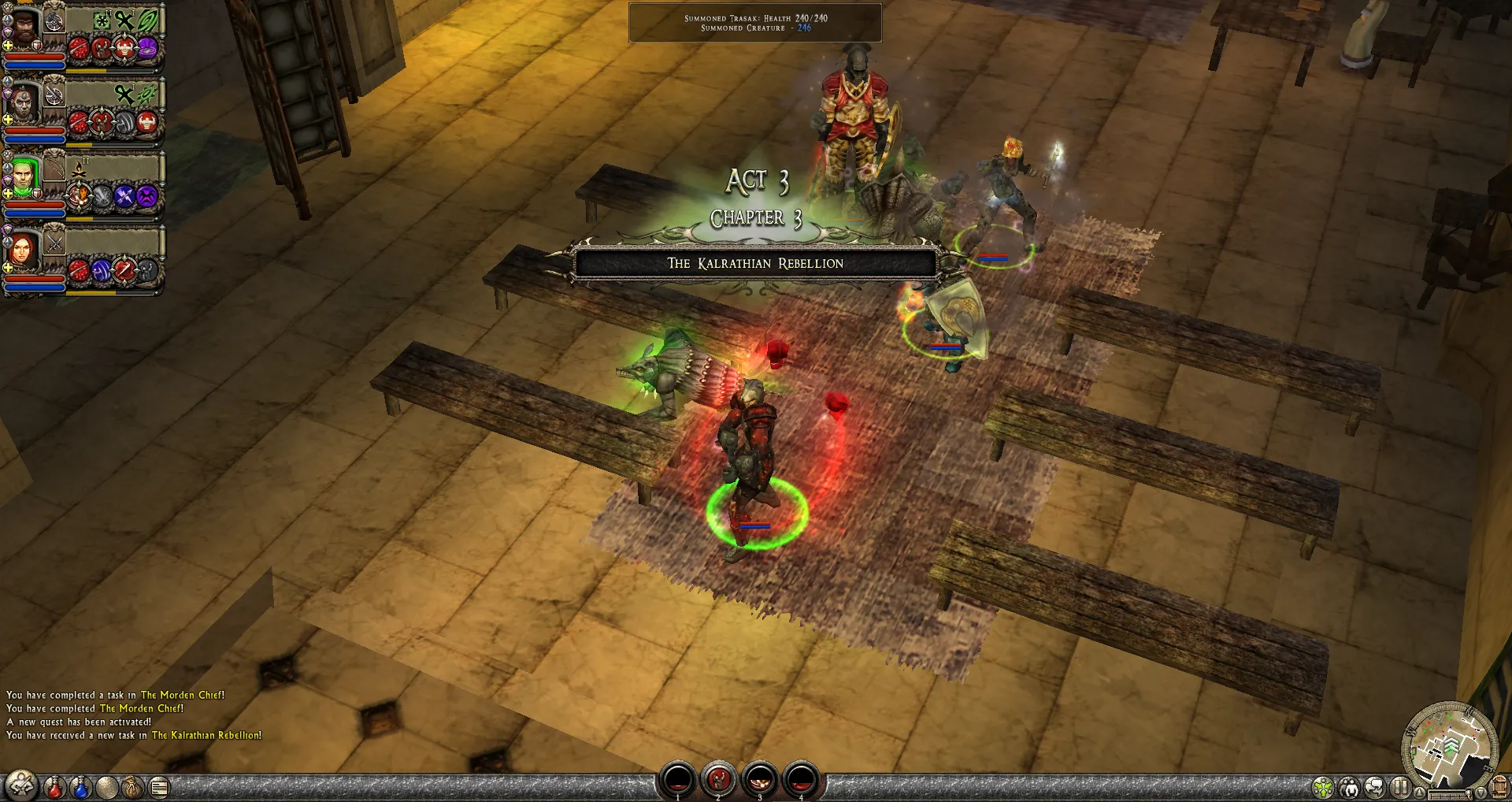Click the crossed swords weapon slot

[54, 243]
